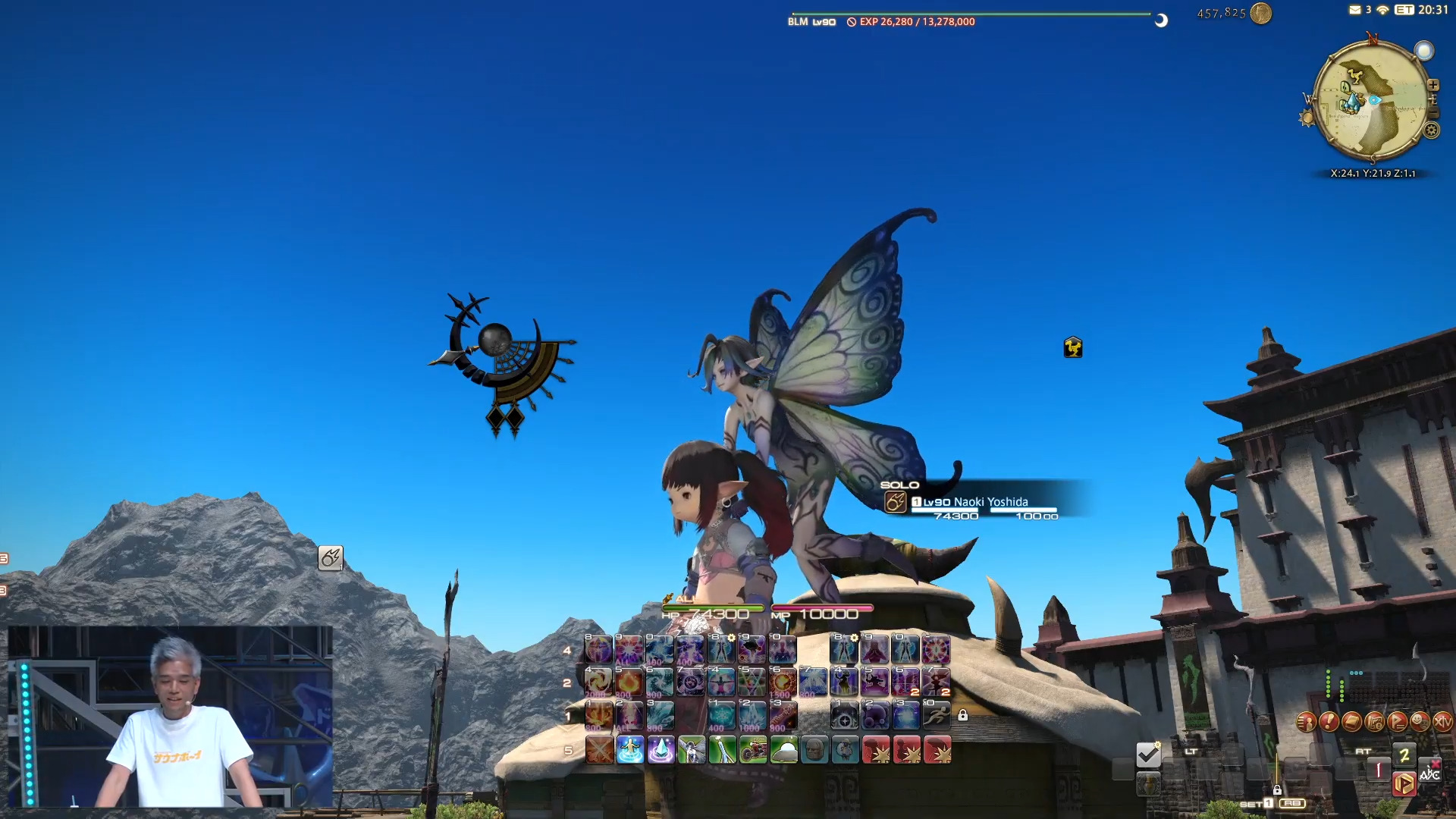Viewport: 1456px width, 819px height.
Task: Toggle the hotbar lock padlock
Action: click(962, 715)
